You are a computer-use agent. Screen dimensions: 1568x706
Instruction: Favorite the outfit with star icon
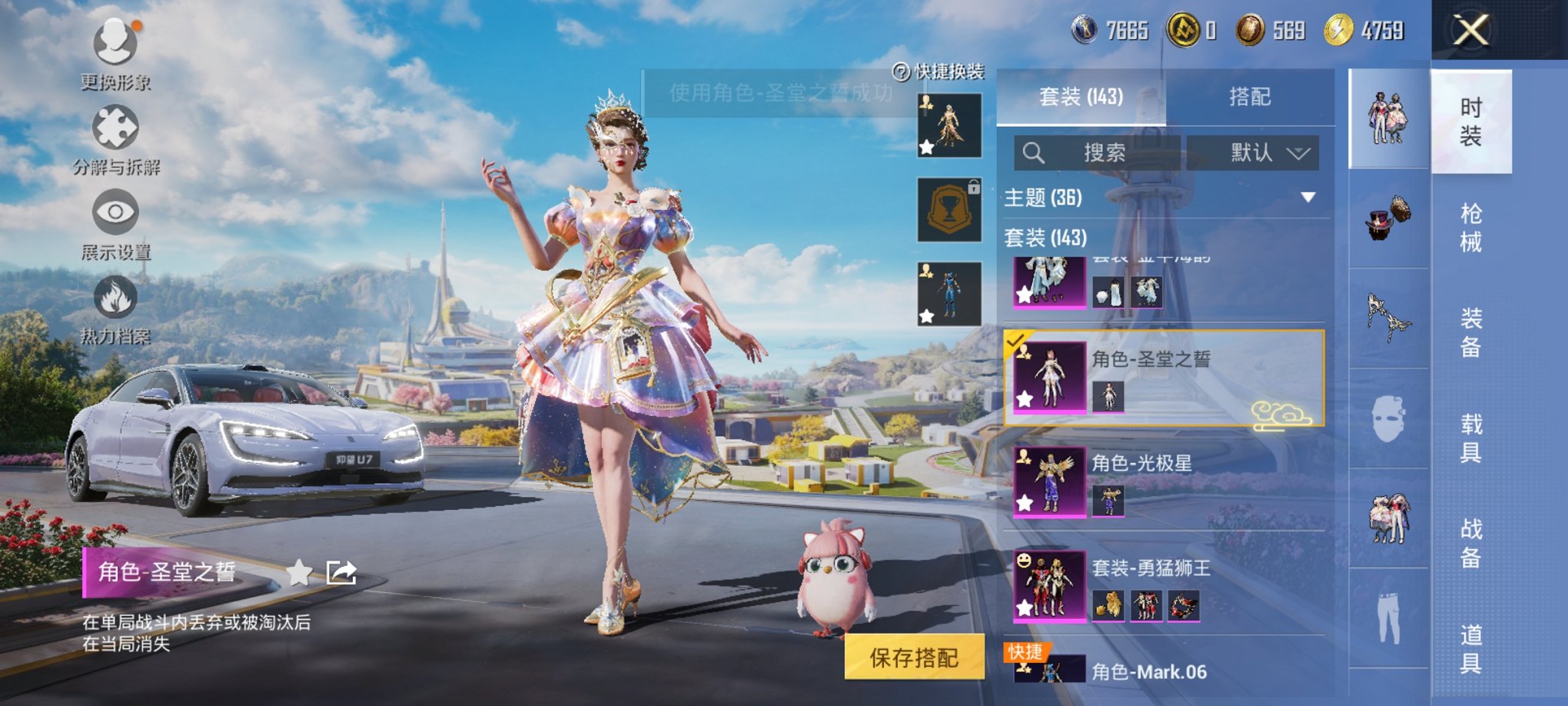point(299,572)
